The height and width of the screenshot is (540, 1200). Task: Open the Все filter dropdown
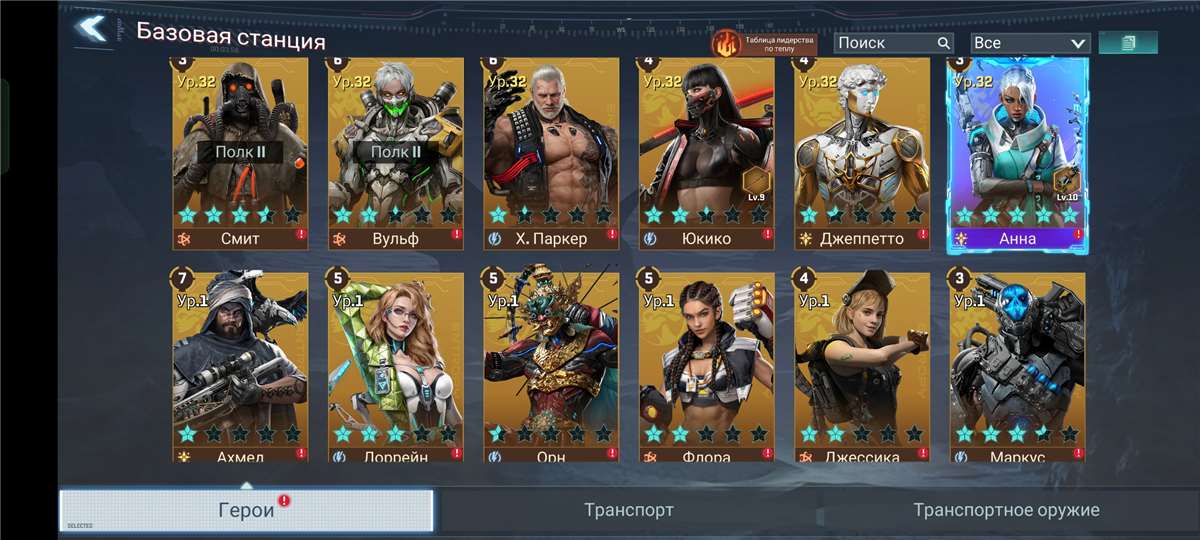pyautogui.click(x=1029, y=43)
